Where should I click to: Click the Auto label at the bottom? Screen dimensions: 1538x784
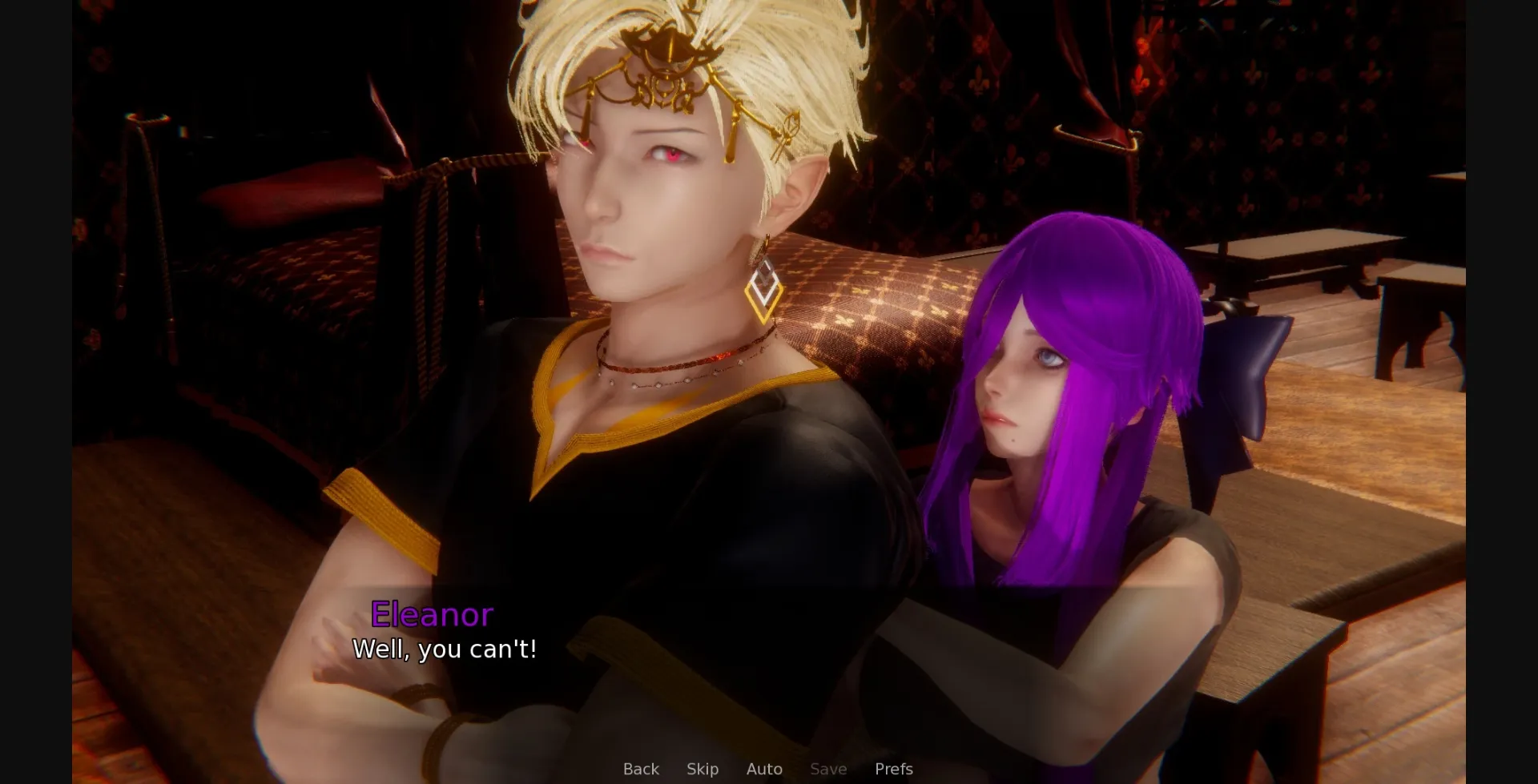[x=764, y=769]
